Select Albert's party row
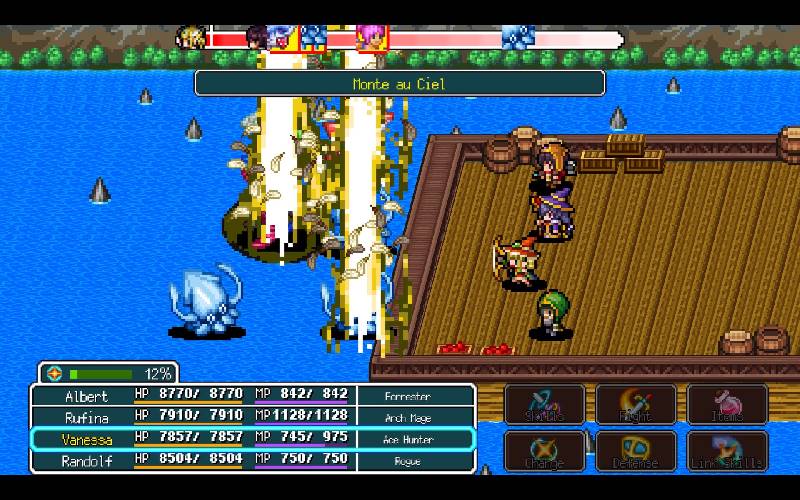This screenshot has height=500, width=800. [252, 396]
